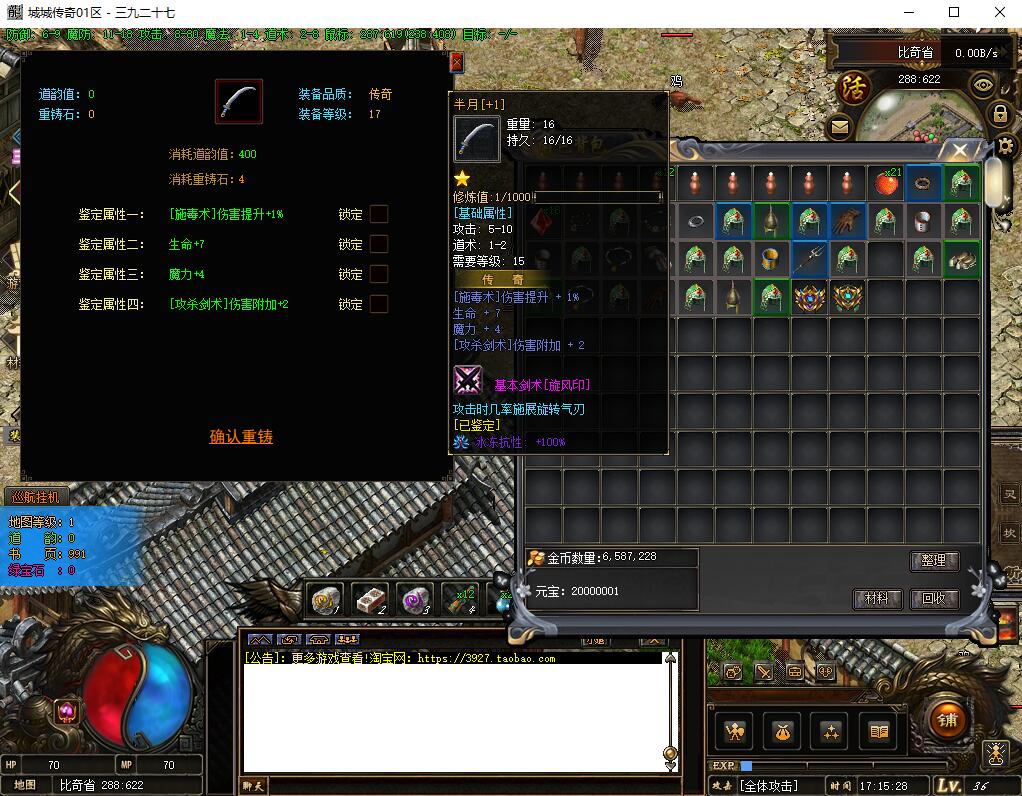
Task: Open the 材料 materials view
Action: [877, 599]
